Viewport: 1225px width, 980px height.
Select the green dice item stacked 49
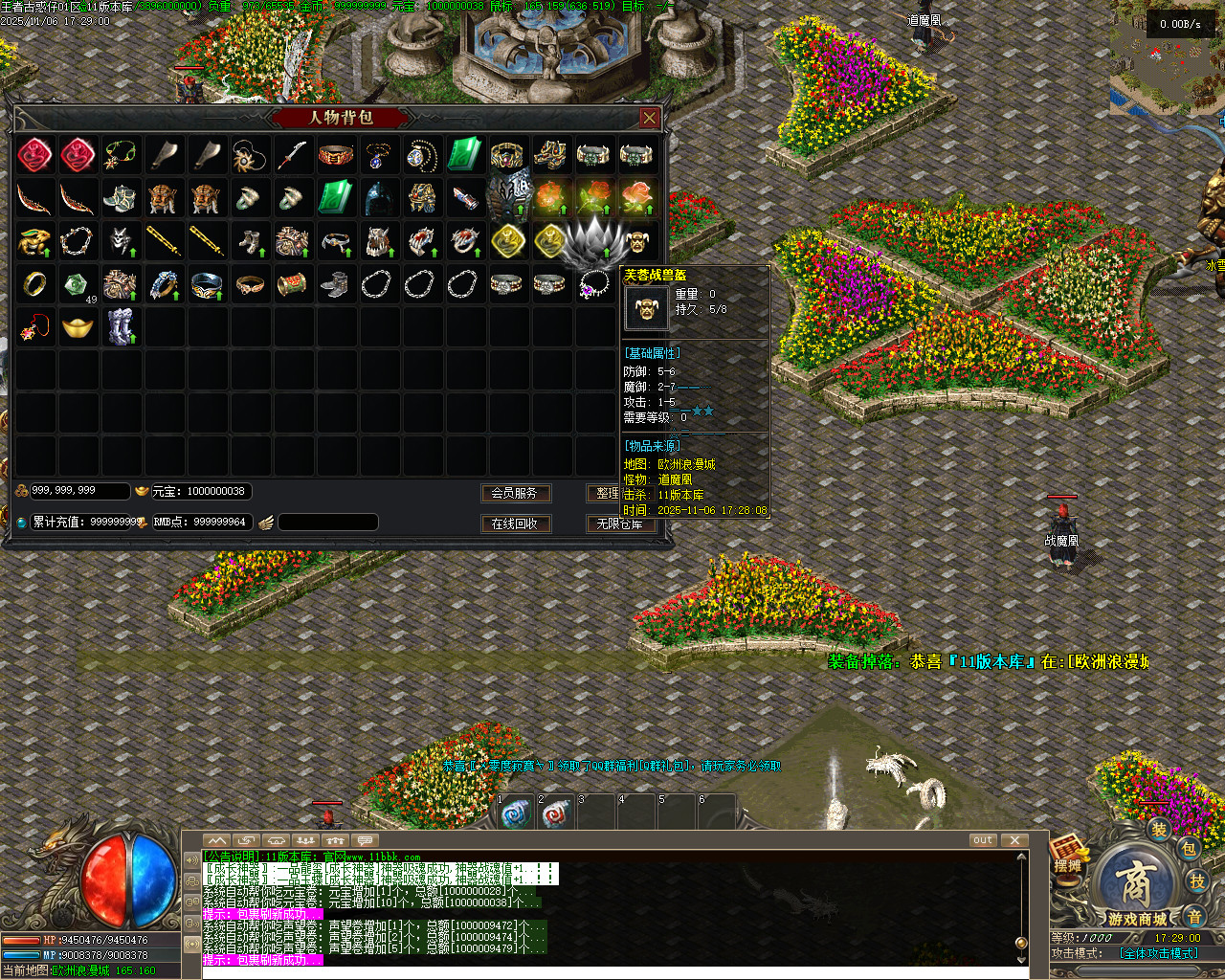[x=78, y=284]
